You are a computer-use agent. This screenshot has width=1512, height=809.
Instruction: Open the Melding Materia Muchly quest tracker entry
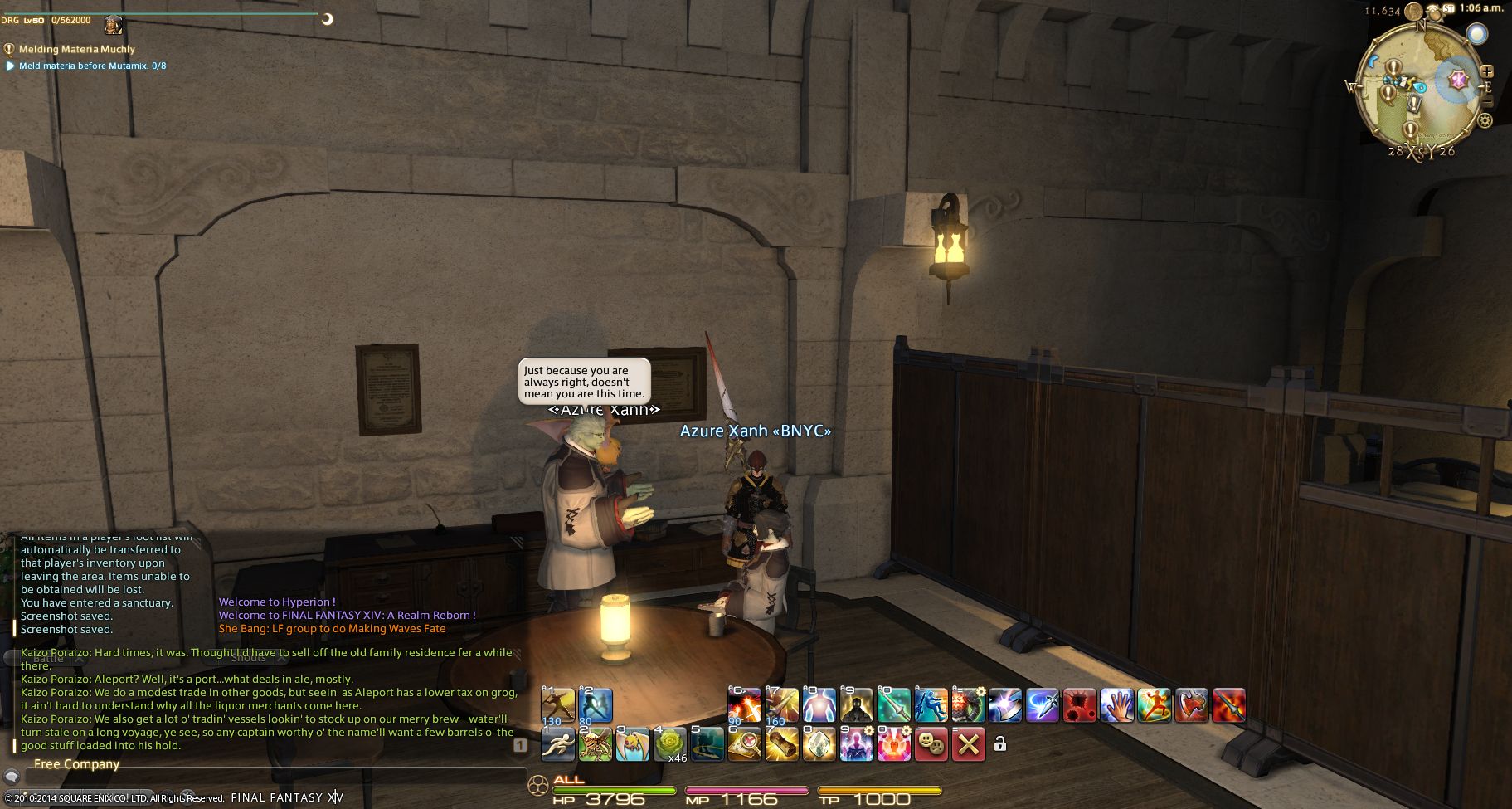[x=76, y=49]
